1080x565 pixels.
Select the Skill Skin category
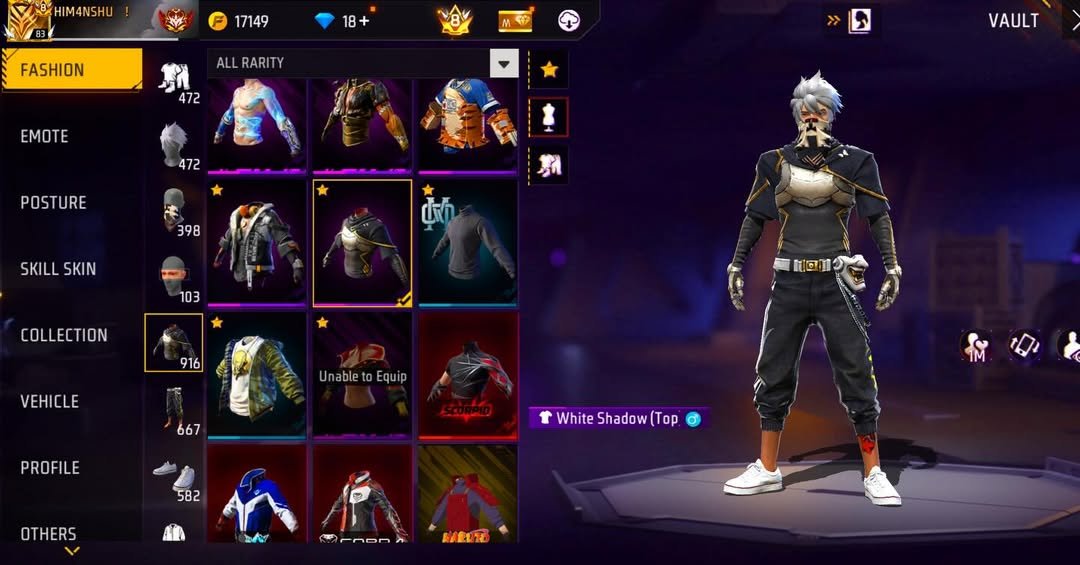coord(58,269)
